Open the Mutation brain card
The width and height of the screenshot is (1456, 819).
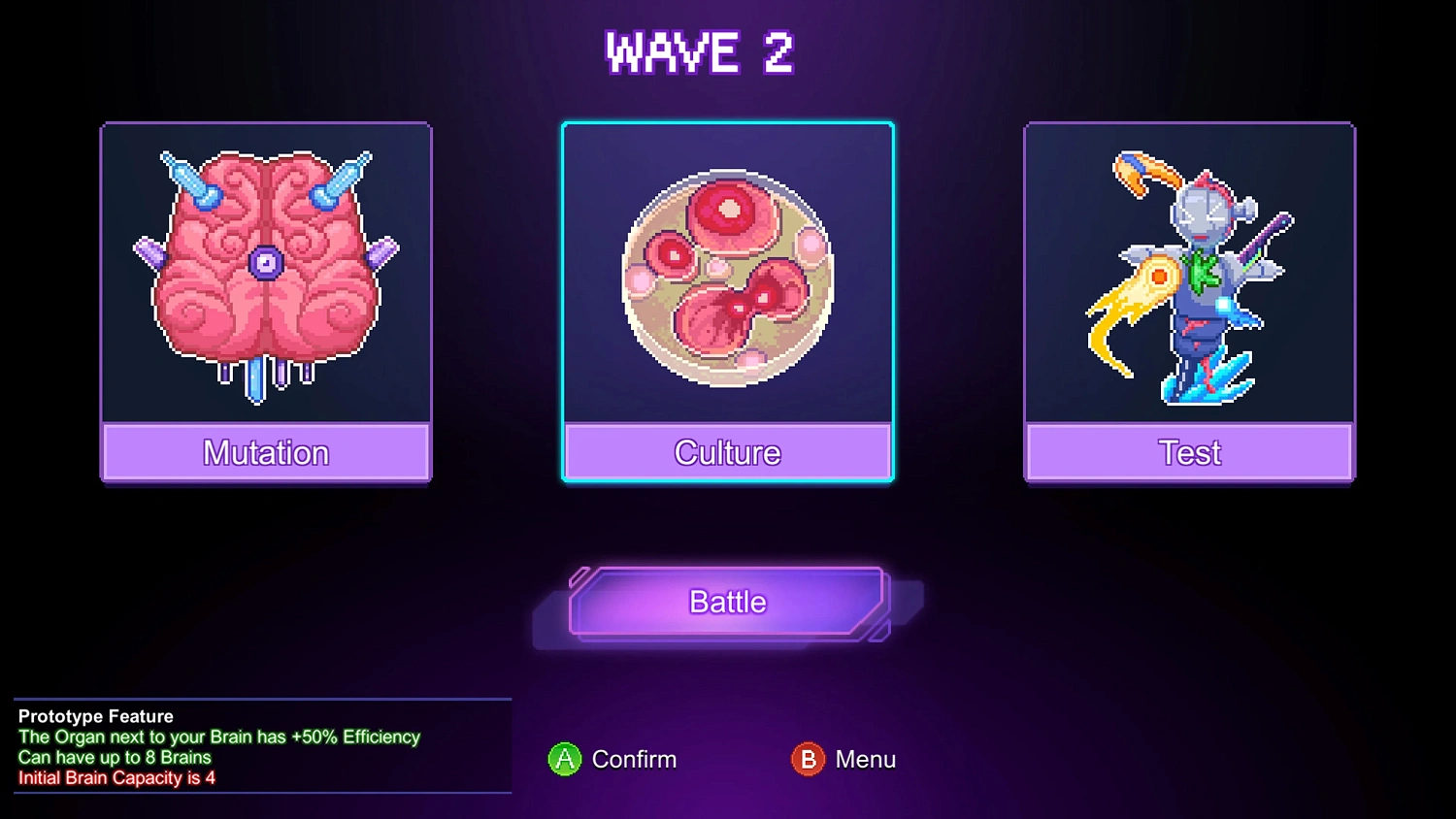(x=266, y=302)
